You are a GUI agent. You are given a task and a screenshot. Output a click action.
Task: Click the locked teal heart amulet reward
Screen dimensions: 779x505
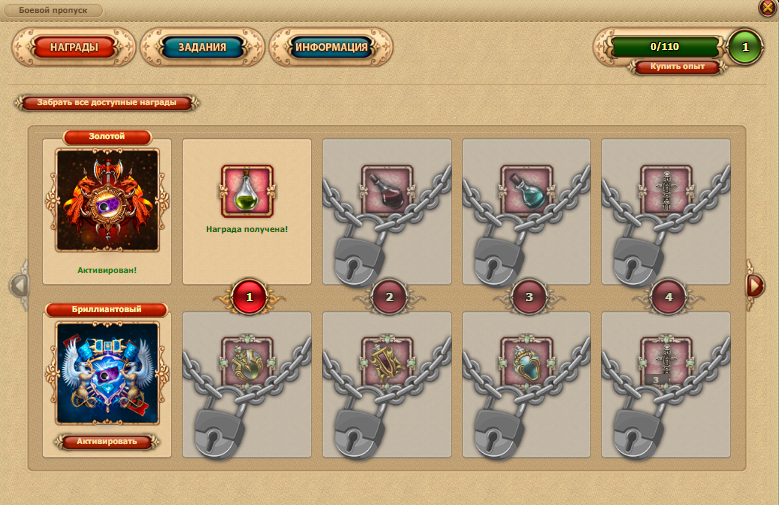pos(526,360)
